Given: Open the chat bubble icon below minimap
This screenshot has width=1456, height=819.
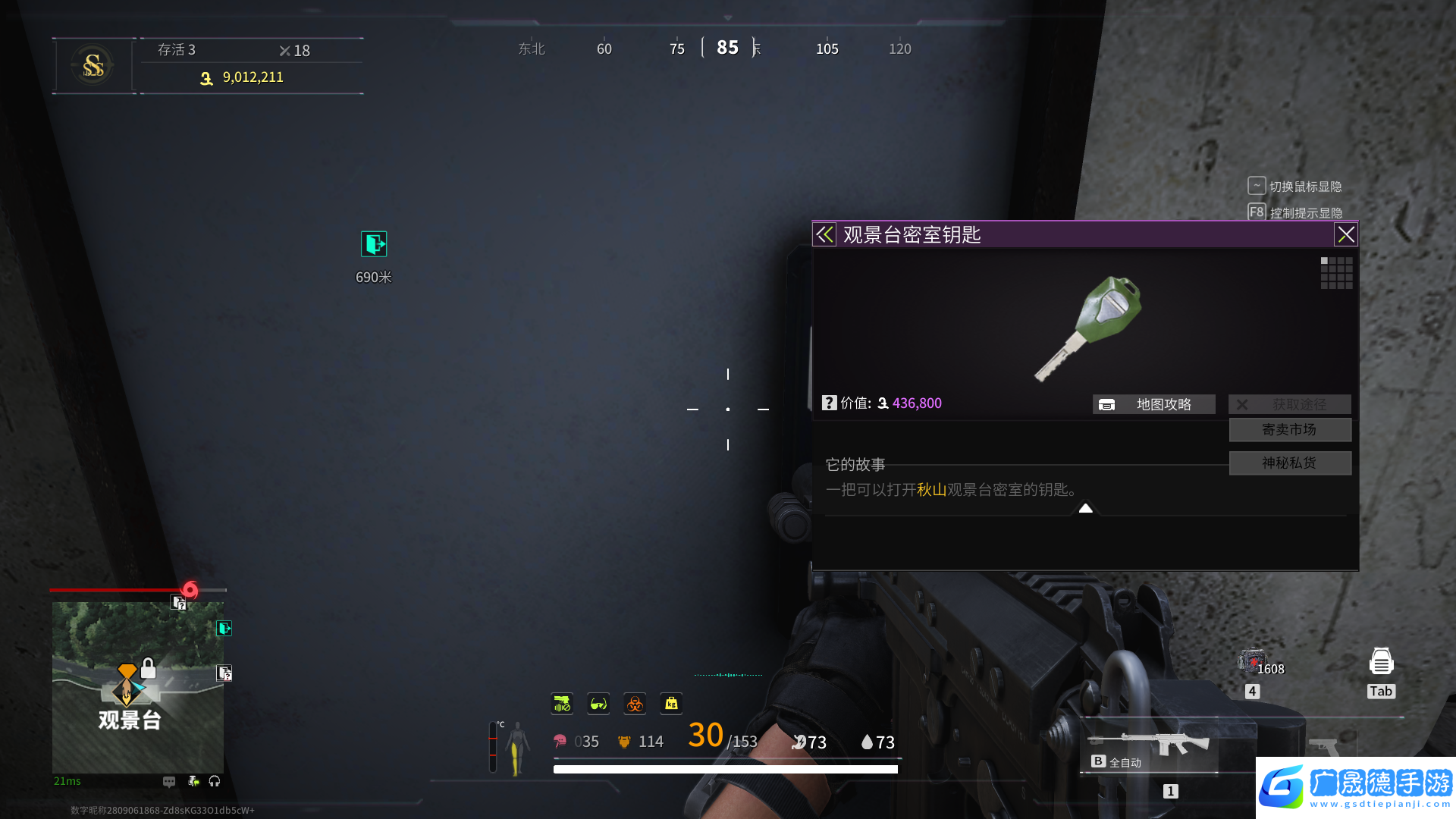Looking at the screenshot, I should pyautogui.click(x=169, y=781).
